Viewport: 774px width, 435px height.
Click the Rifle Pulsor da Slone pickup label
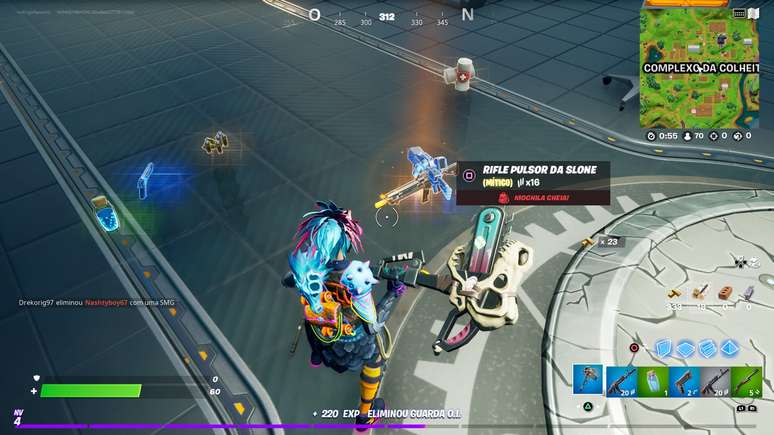[540, 170]
